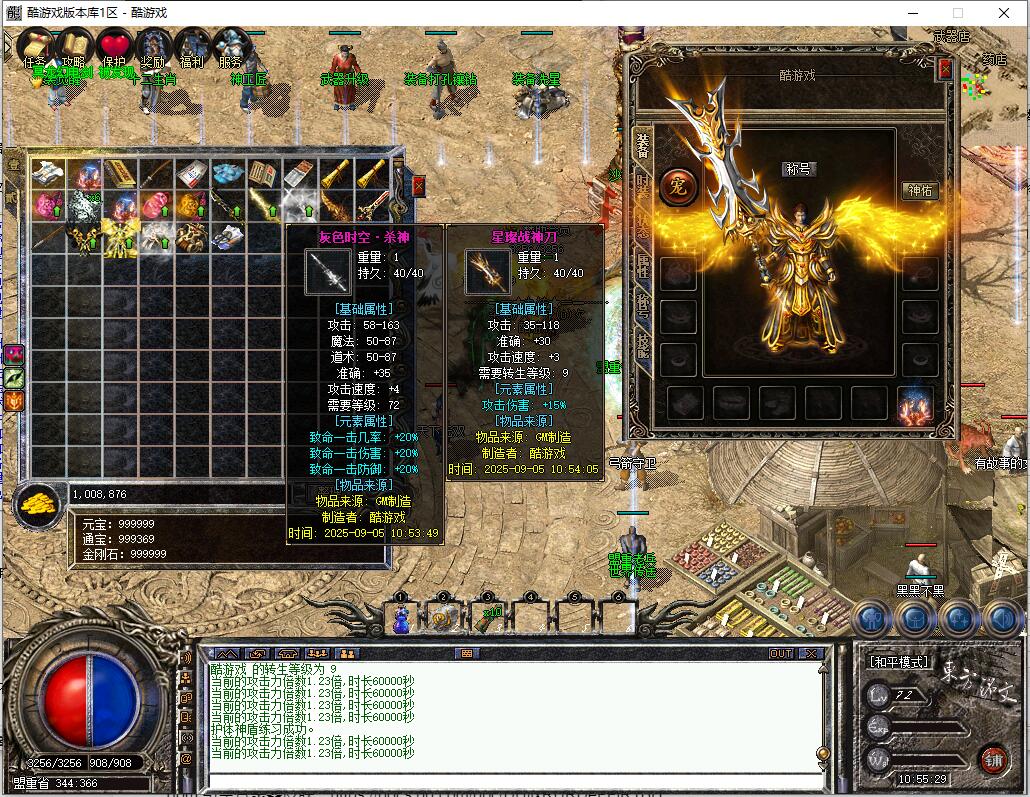Click the 神佑 blessing button
Viewport: 1030px width, 797px height.
tap(919, 191)
